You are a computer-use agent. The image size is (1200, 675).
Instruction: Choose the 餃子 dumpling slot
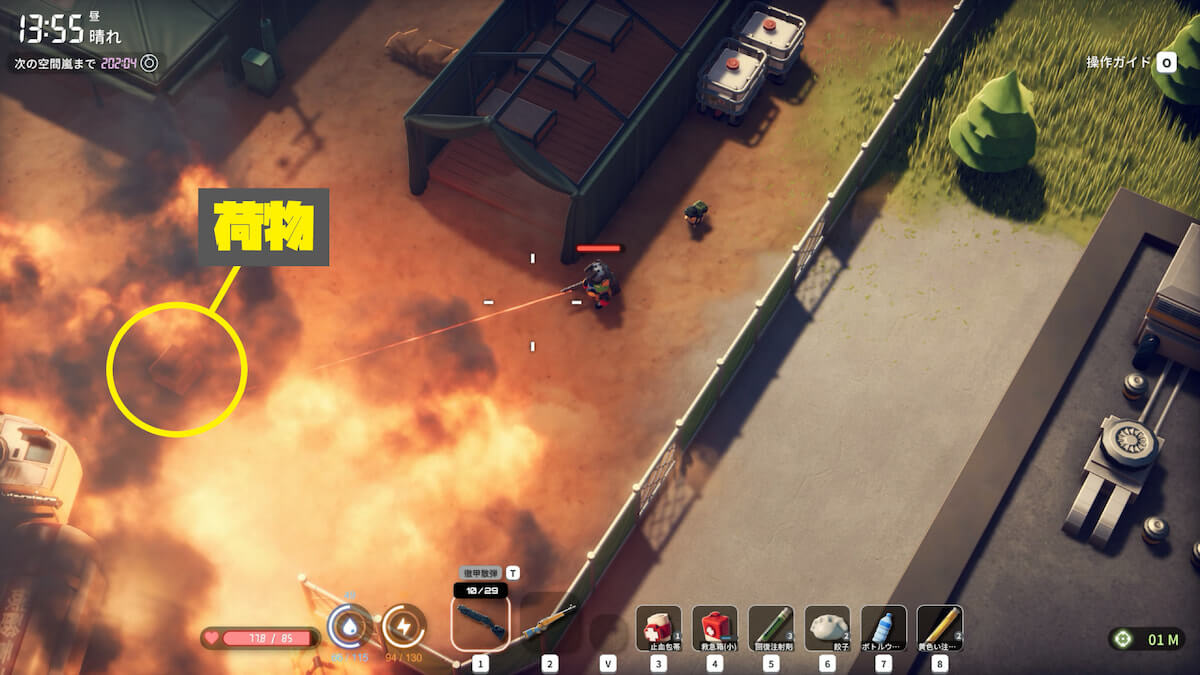click(x=827, y=628)
